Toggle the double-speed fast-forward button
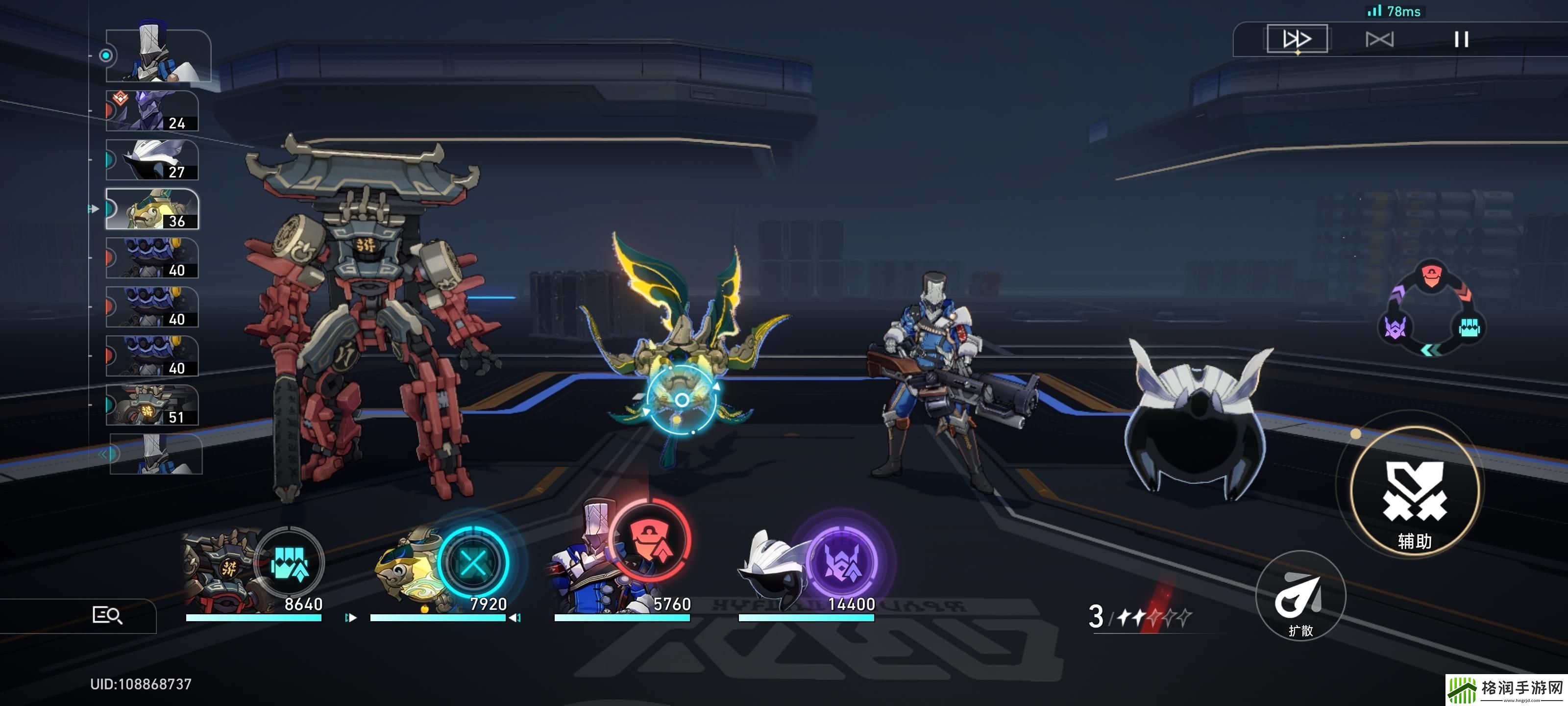1568x706 pixels. pyautogui.click(x=1297, y=40)
